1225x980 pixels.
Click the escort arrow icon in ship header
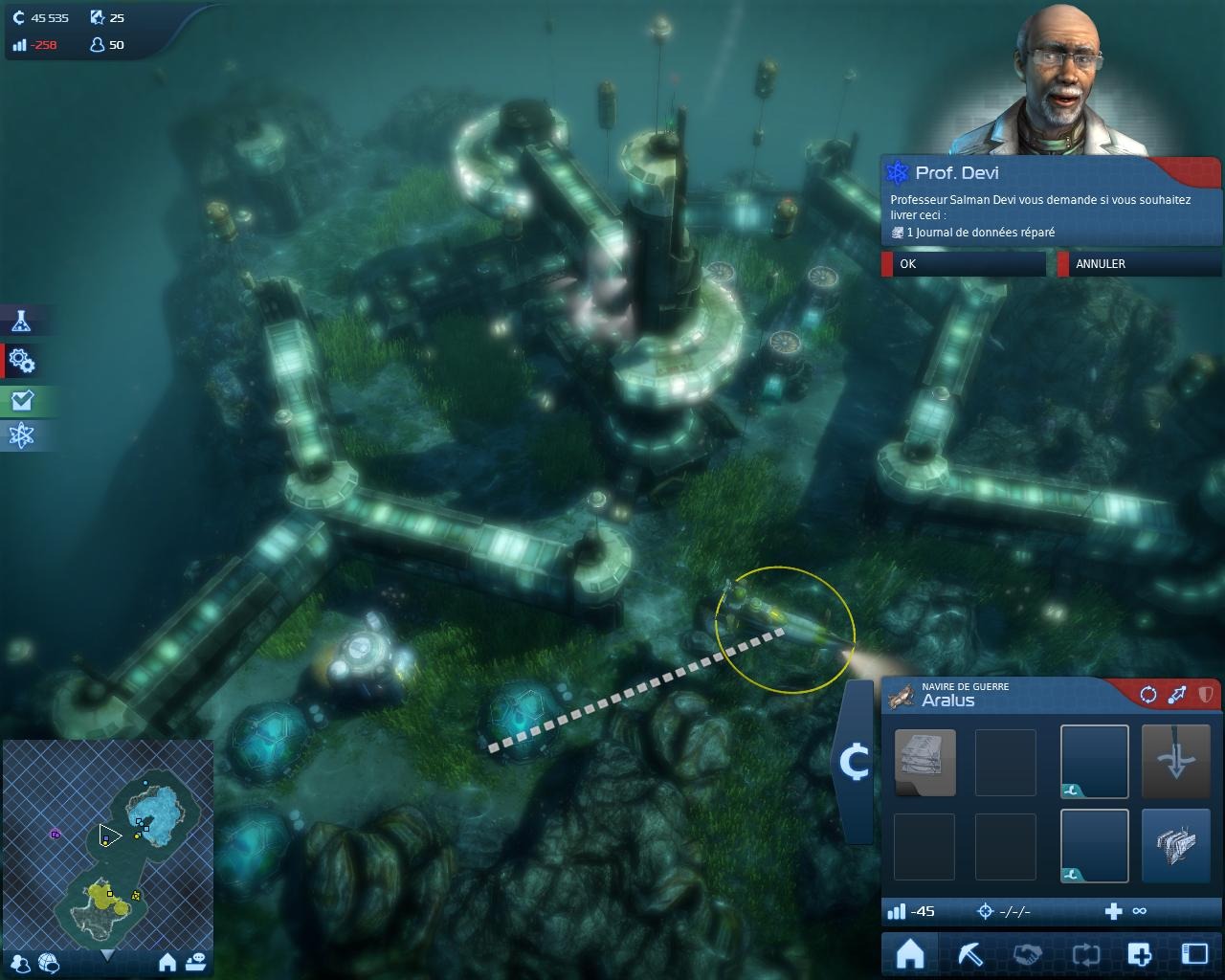(x=1177, y=695)
